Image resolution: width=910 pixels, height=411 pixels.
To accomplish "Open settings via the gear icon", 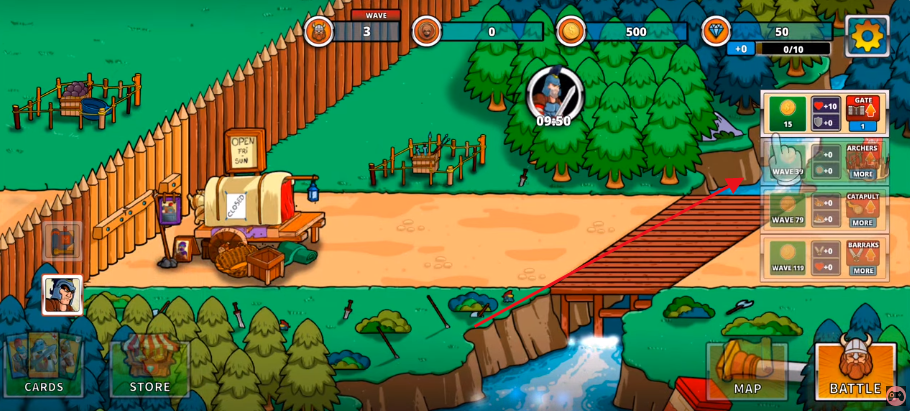I will pyautogui.click(x=866, y=36).
